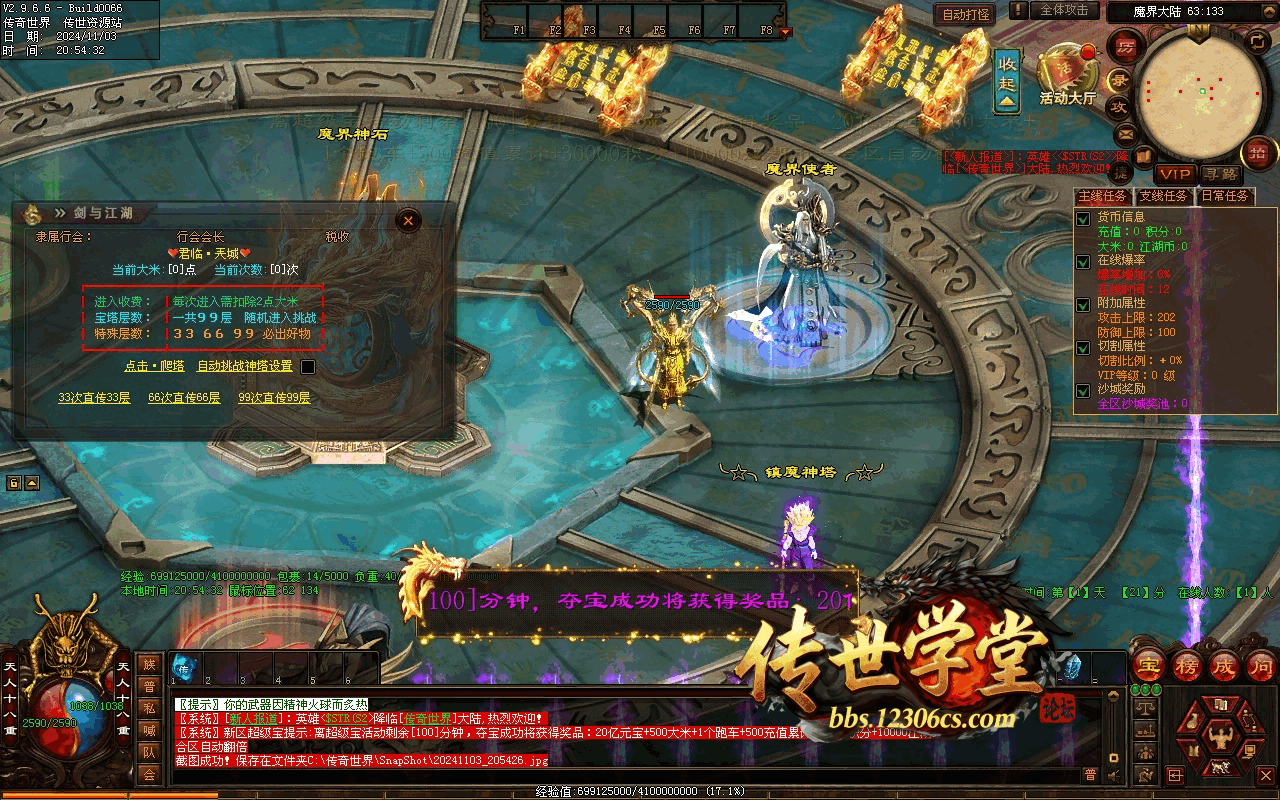Viewport: 1280px width, 800px height.
Task: Close the 剑与江湖 dialog panel
Action: 407,221
